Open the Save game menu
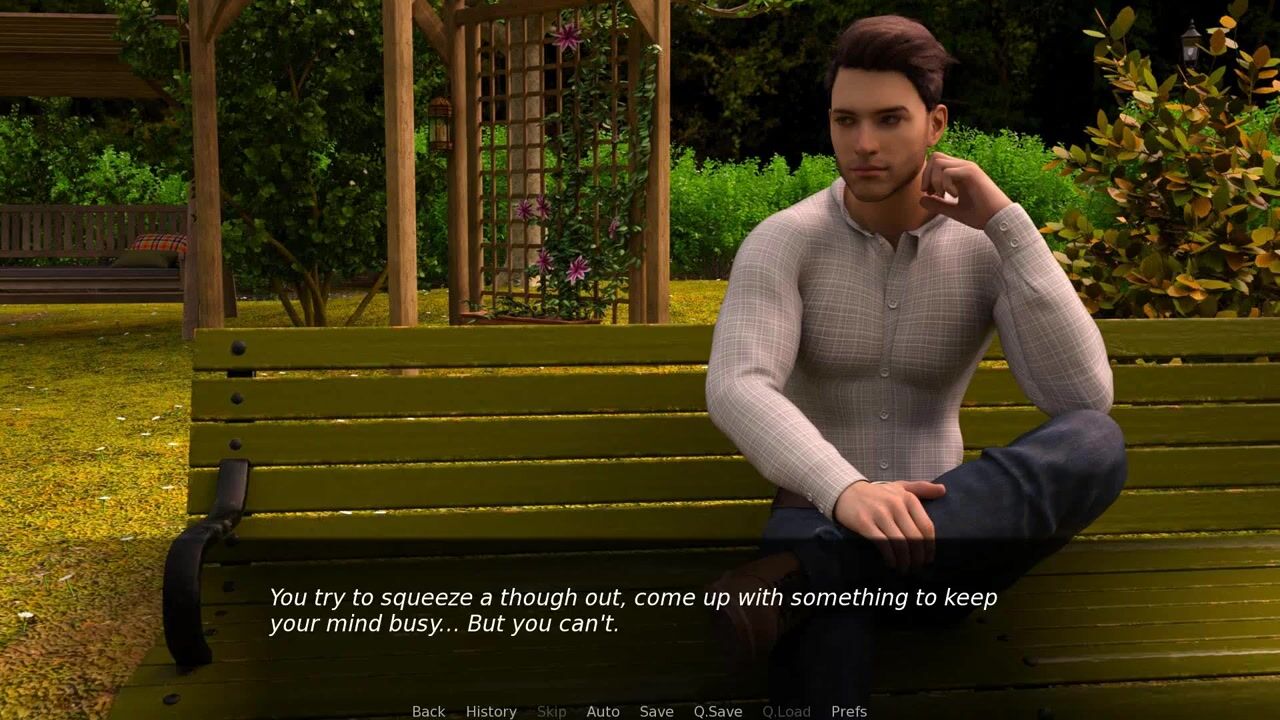 [656, 711]
